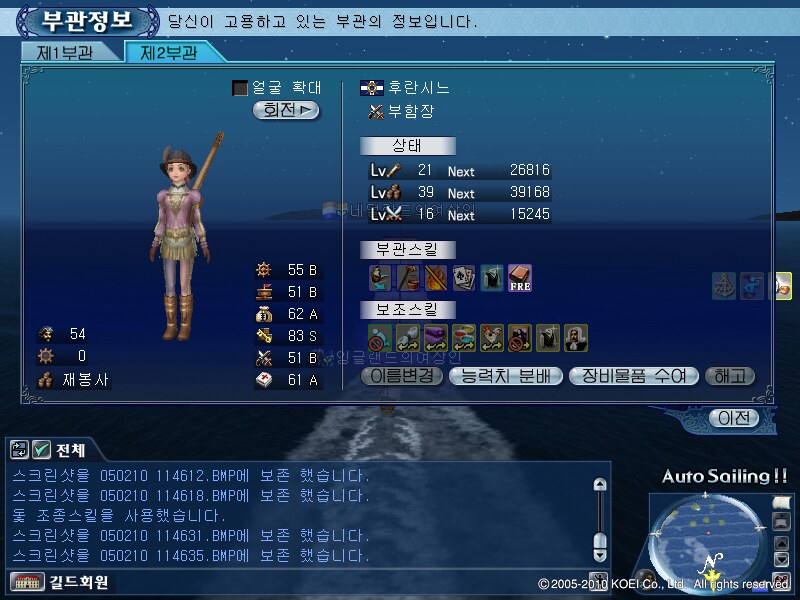Viewport: 800px width, 600px height.
Task: Open the 길드회원 guild member chat
Action: coord(60,581)
